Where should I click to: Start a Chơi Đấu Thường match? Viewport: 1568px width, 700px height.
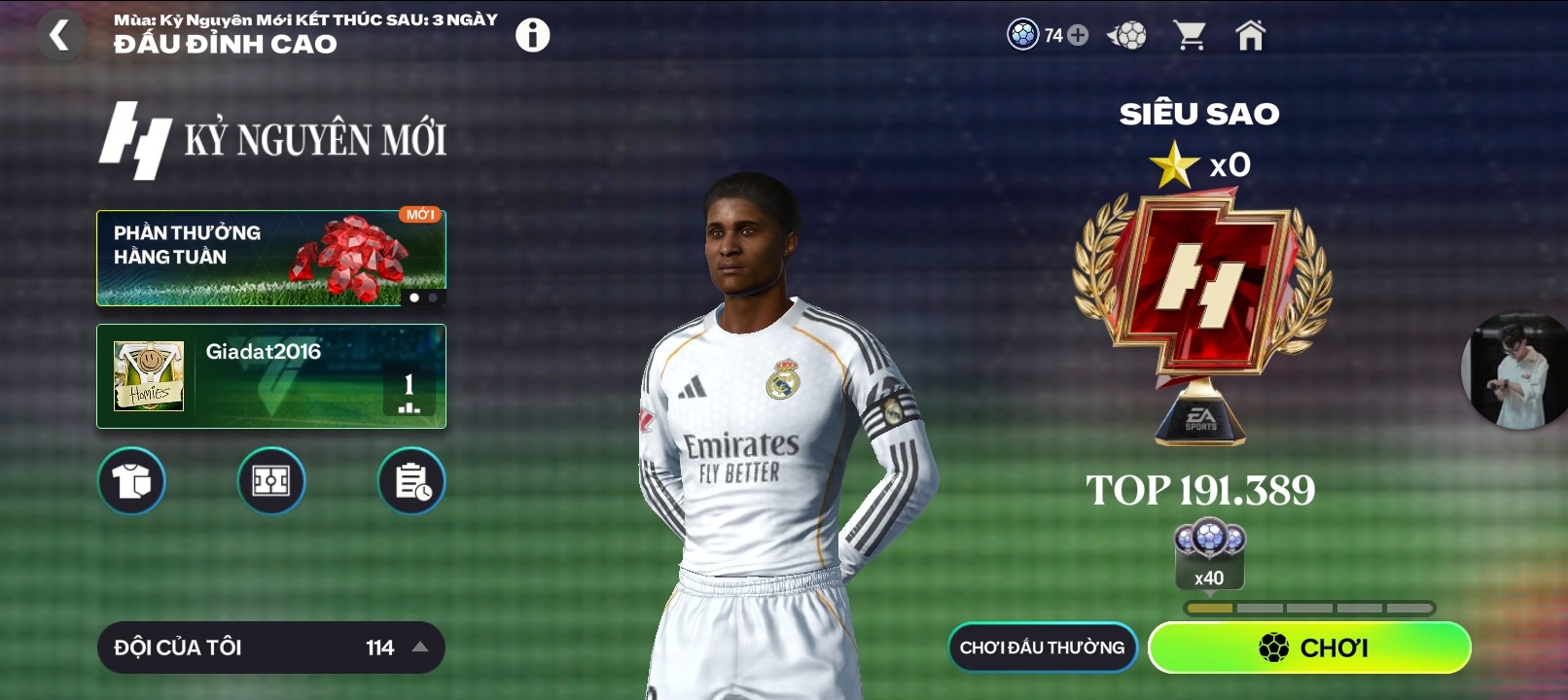1042,647
